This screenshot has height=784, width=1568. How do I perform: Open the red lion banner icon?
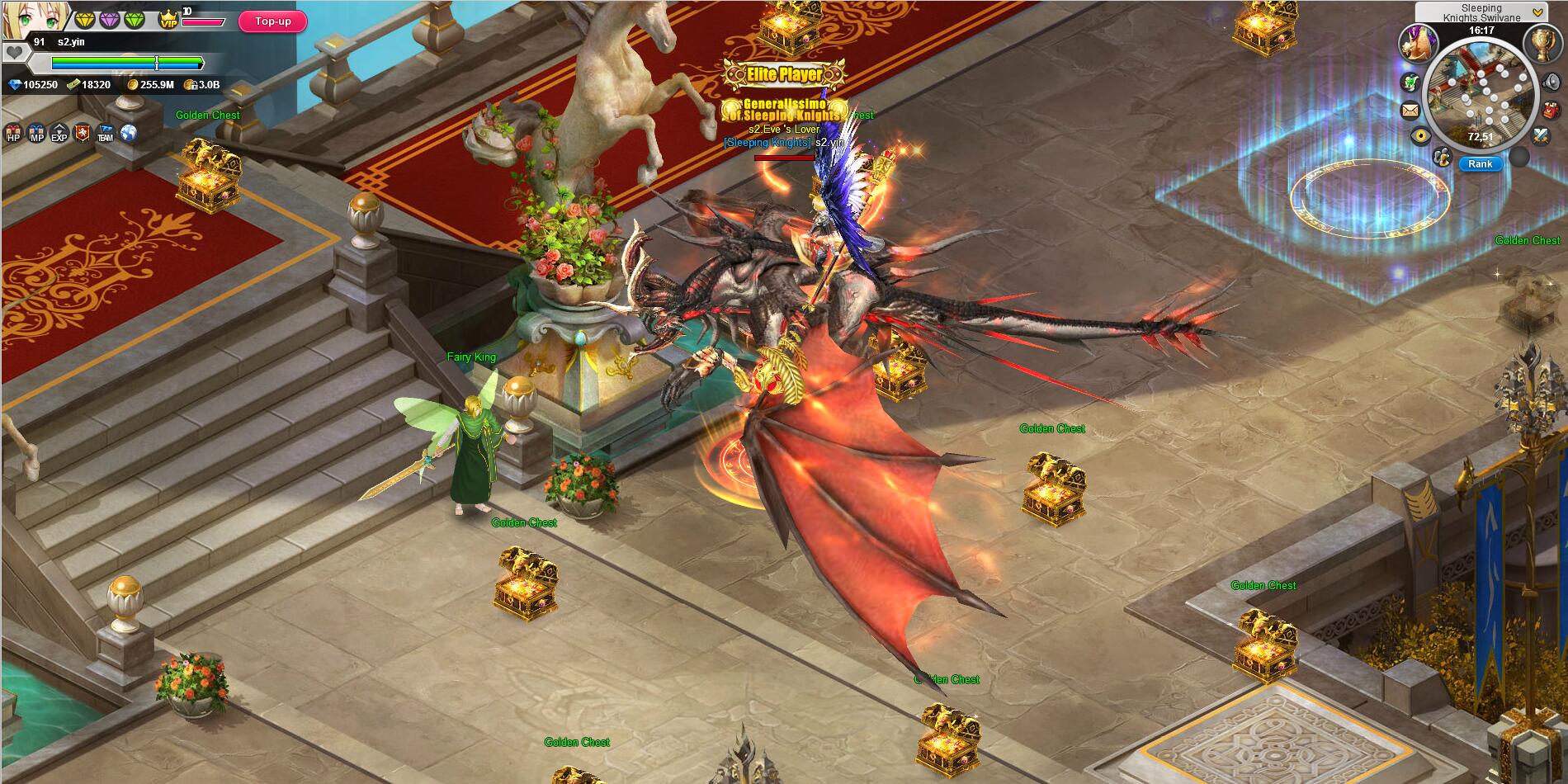click(83, 133)
